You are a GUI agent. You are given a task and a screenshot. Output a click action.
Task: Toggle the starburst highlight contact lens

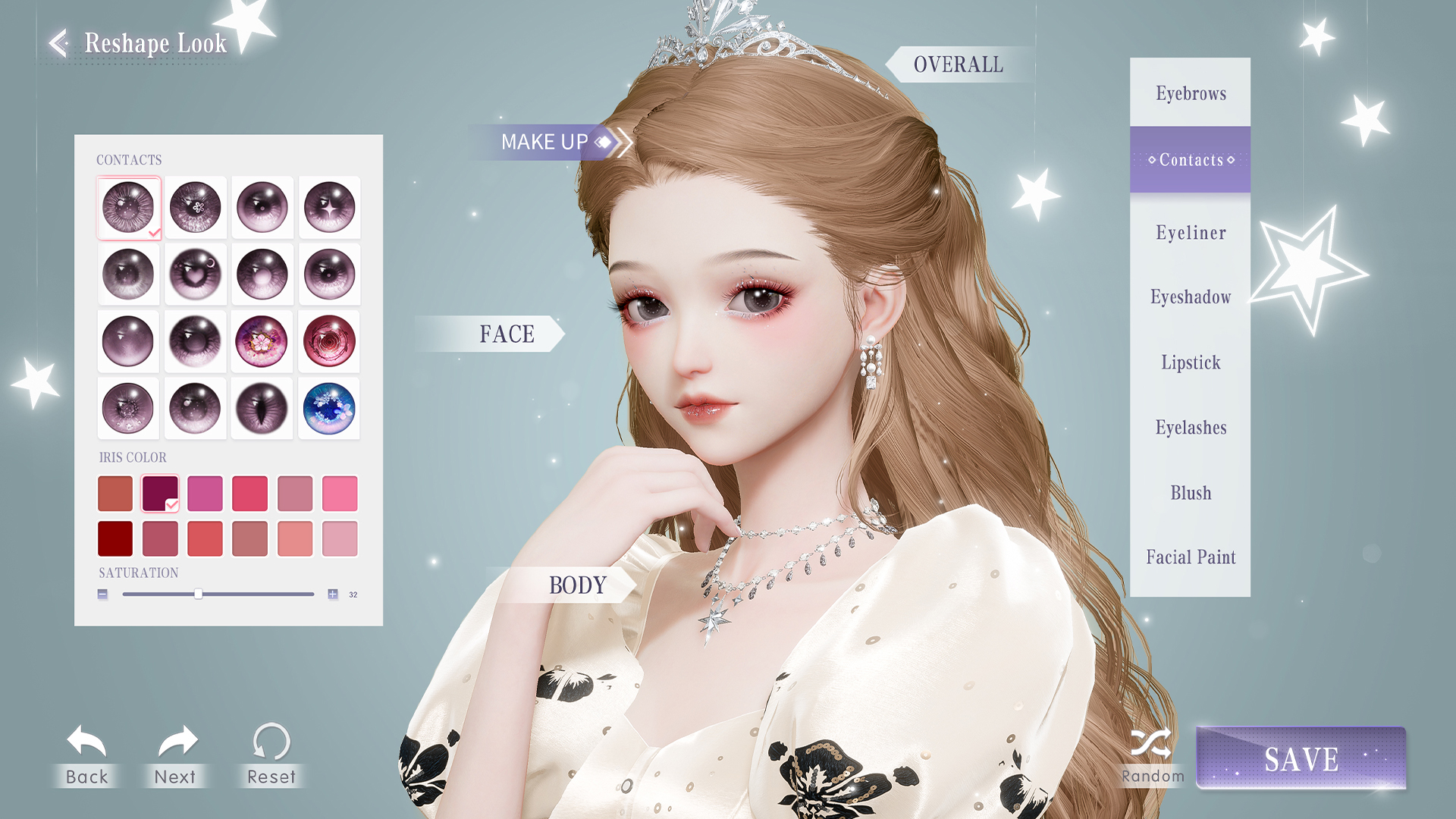click(x=329, y=207)
